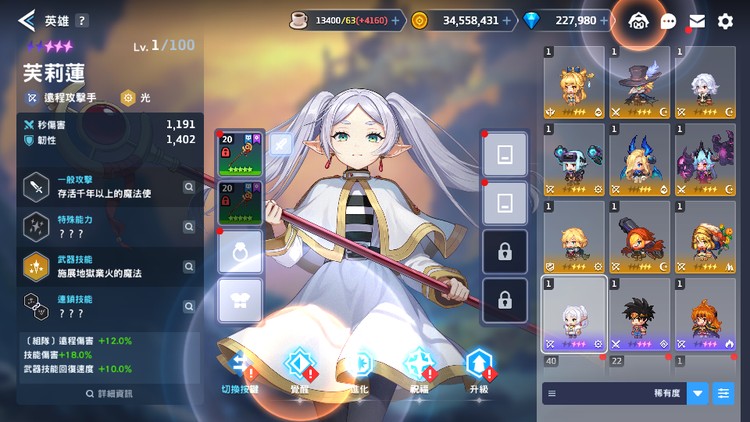750x422 pixels.
Task: Open the chat speech bubble
Action: point(668,20)
